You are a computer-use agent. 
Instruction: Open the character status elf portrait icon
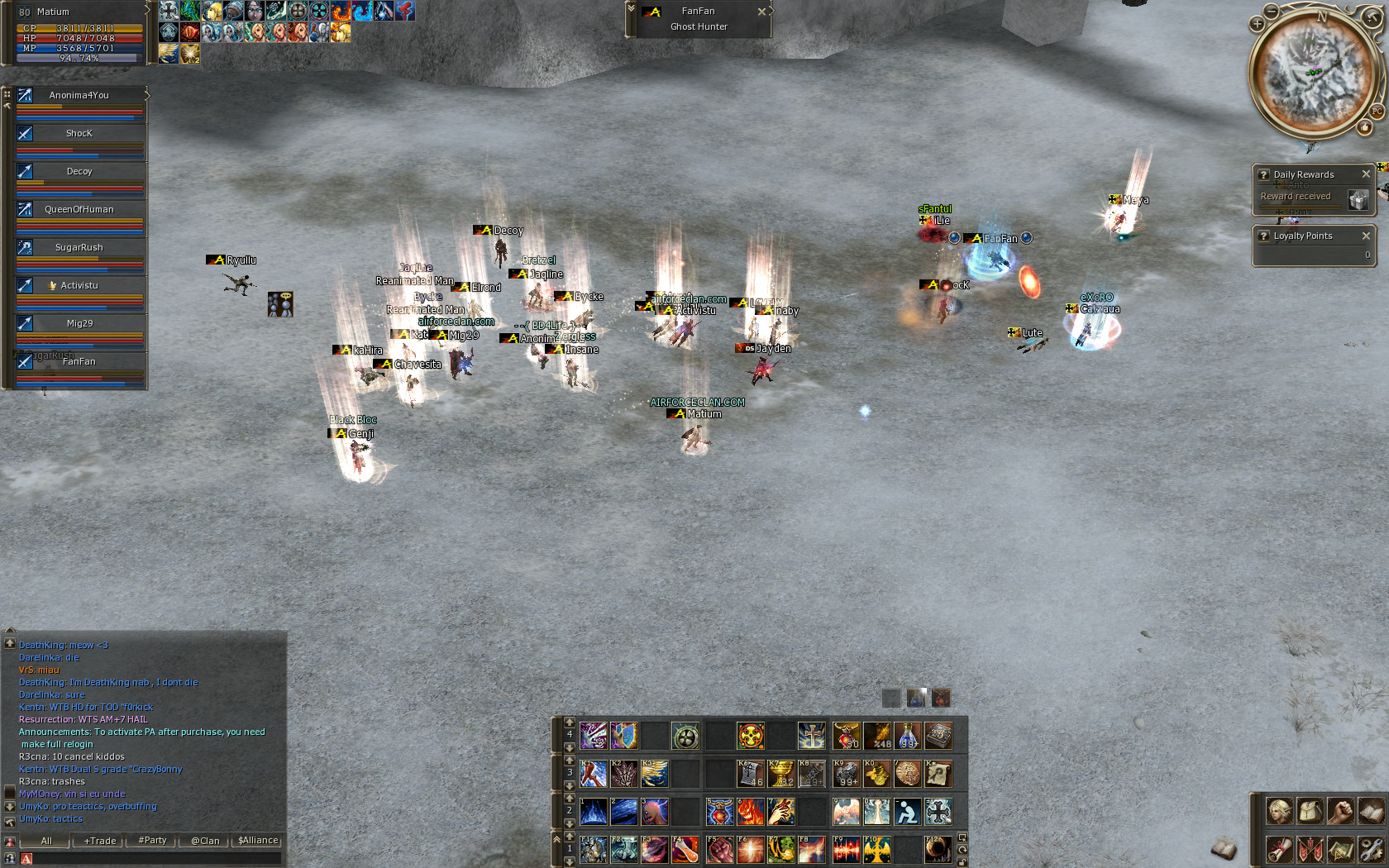click(x=1279, y=811)
